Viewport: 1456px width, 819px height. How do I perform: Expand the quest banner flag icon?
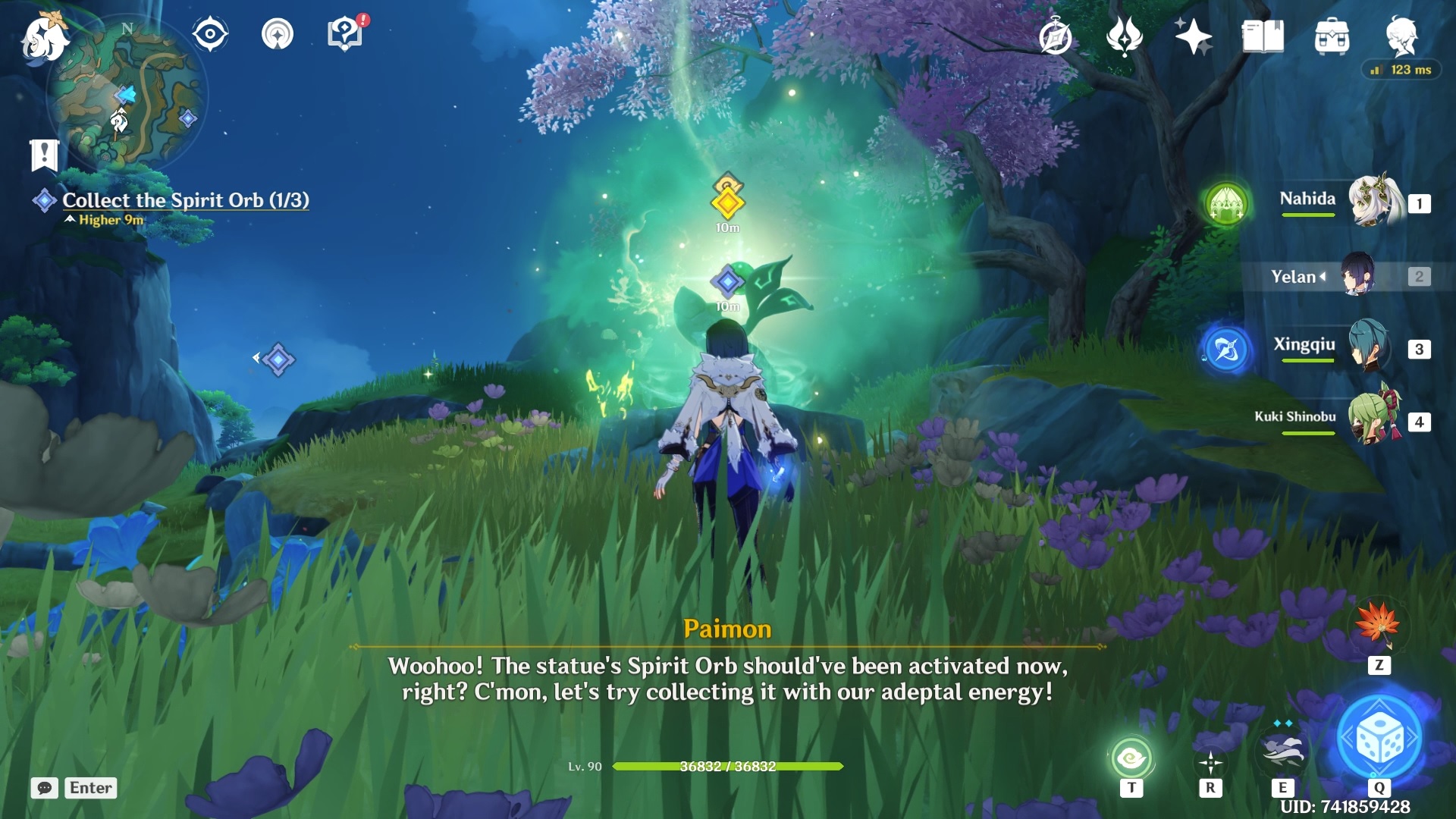[x=45, y=155]
